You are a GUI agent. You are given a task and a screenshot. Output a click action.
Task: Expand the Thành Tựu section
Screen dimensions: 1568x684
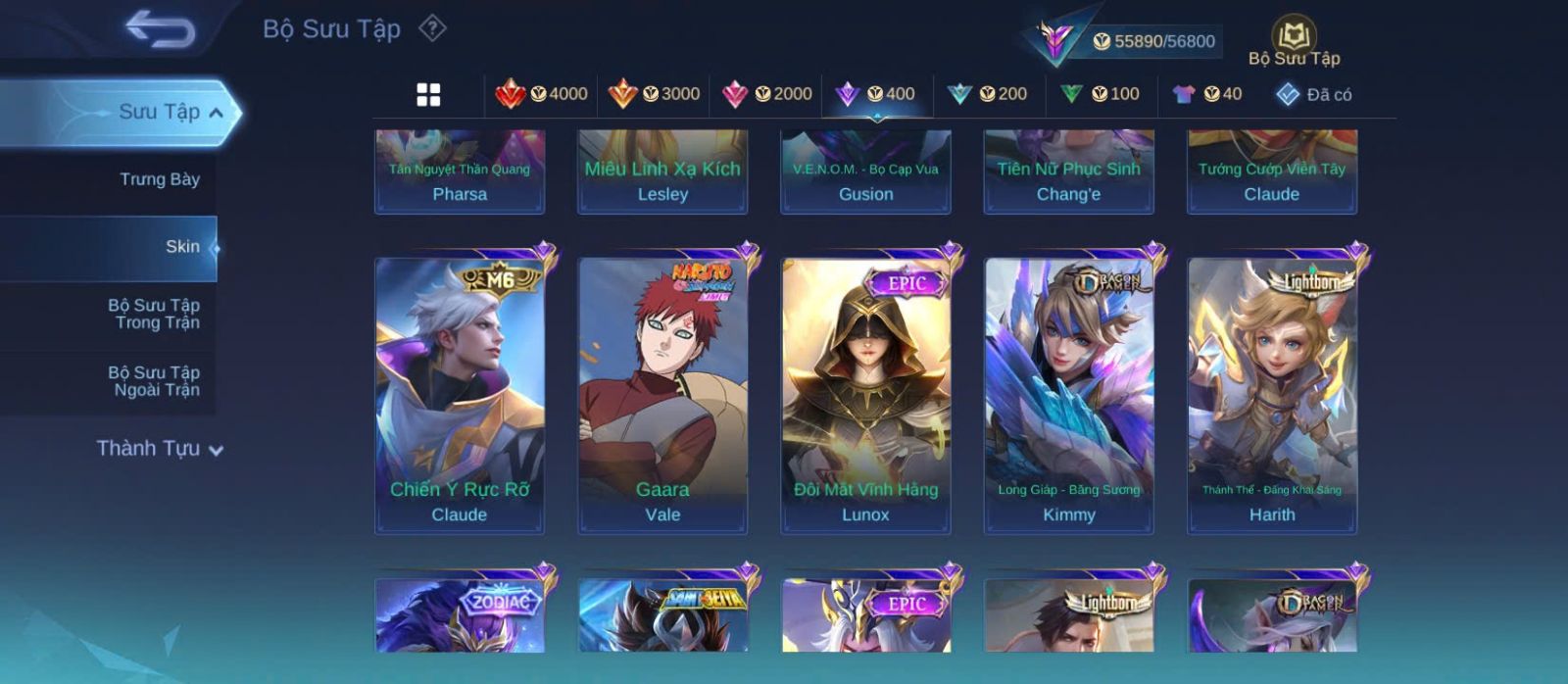point(160,449)
